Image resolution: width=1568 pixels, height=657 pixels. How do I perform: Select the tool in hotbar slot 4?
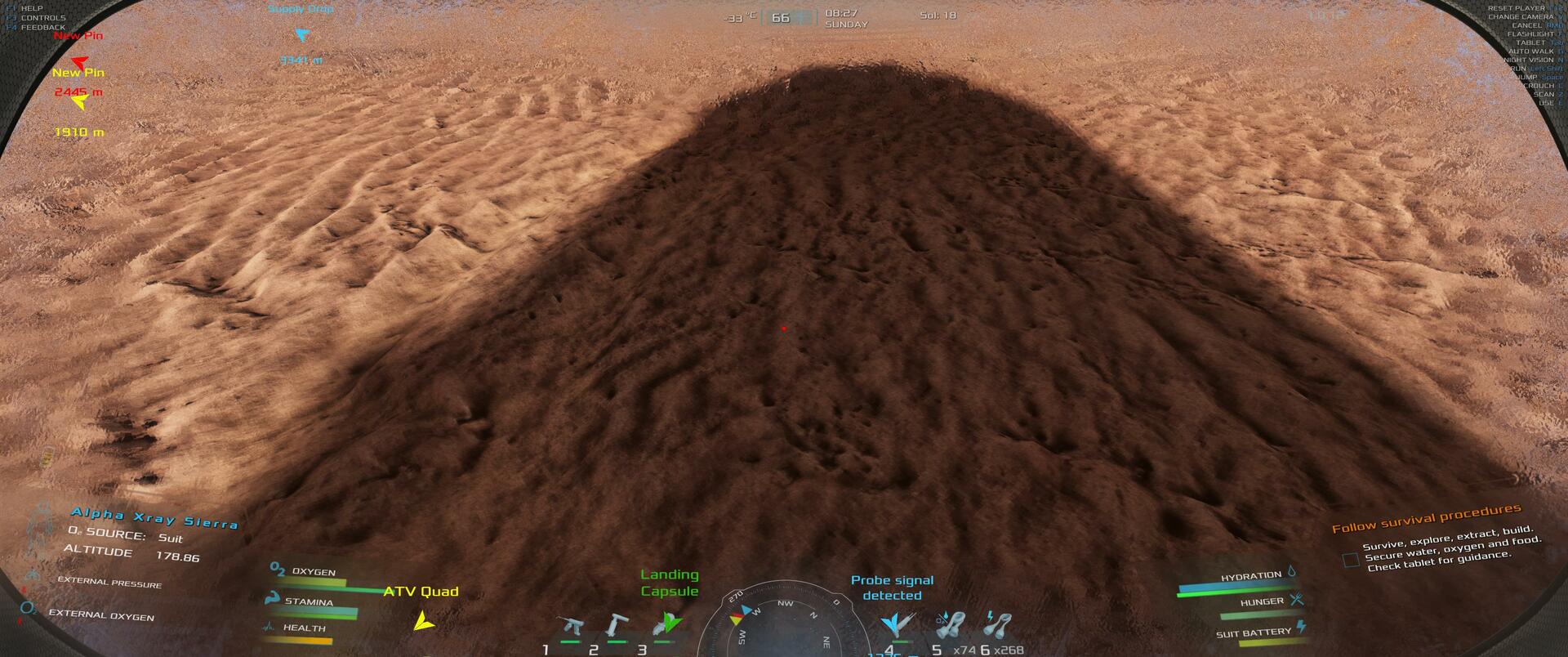click(895, 626)
